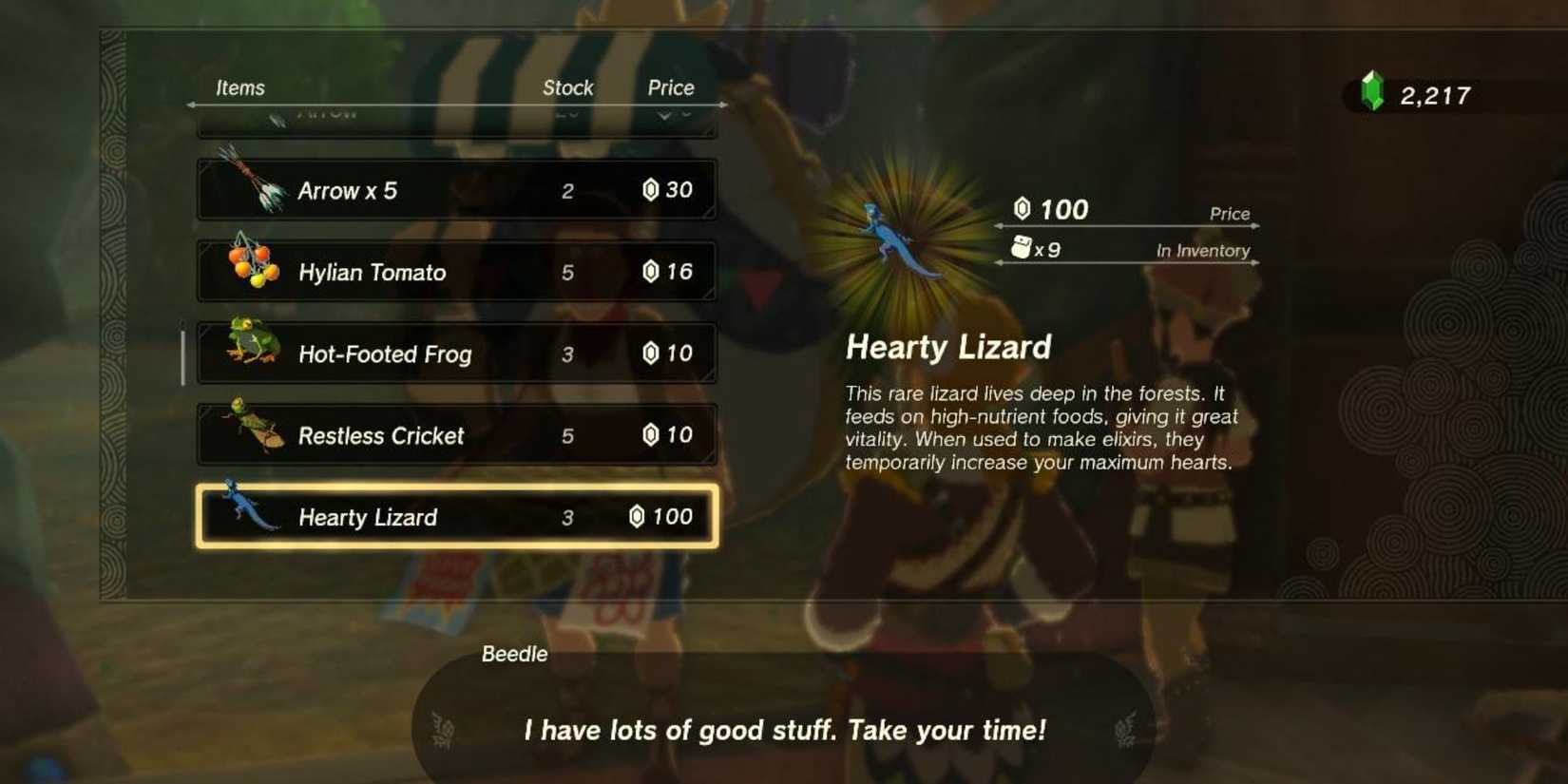Select the Restless Cricket shop row
Screen dimensions: 1568x784
[x=454, y=433]
